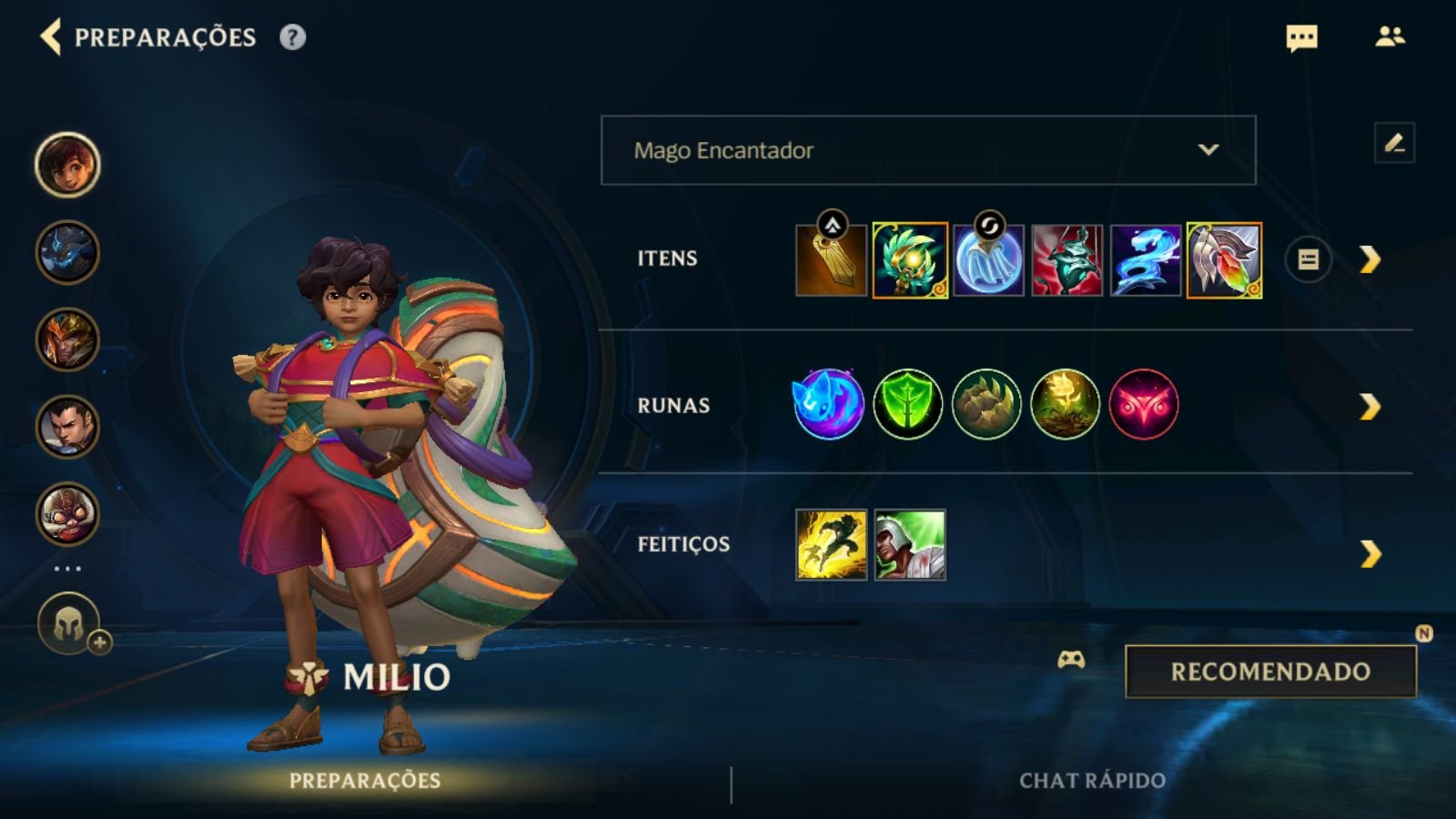Select the Ardent Censer item icon
The image size is (1456, 819).
(x=908, y=258)
